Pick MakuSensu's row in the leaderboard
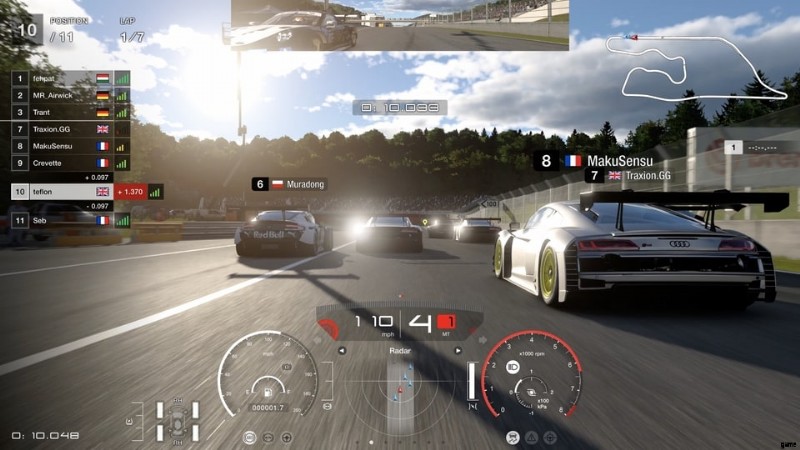Viewport: 800px width, 450px height. 60,146
